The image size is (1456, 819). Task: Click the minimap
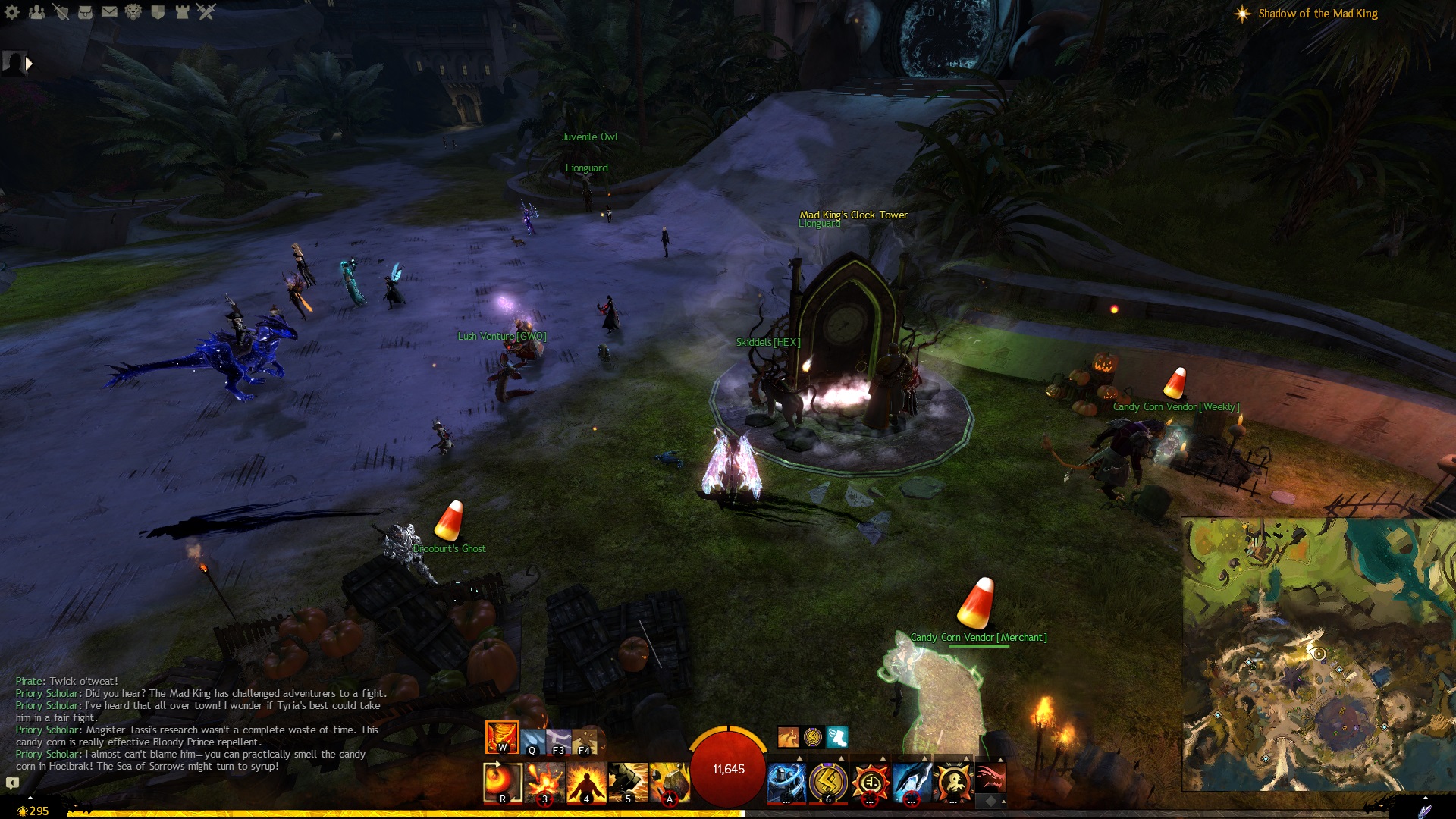click(x=1318, y=654)
